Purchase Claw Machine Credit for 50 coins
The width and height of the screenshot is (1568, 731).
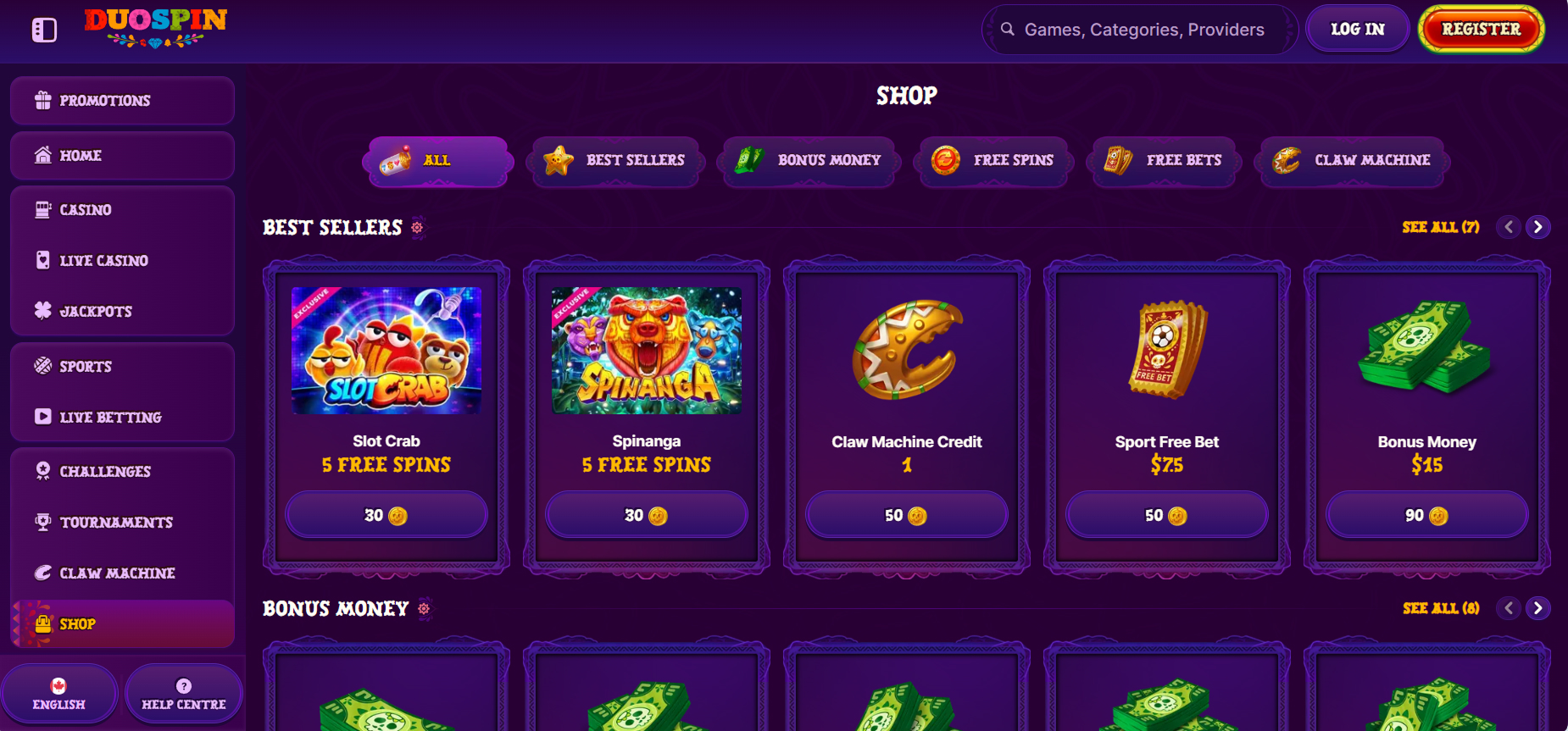(906, 515)
